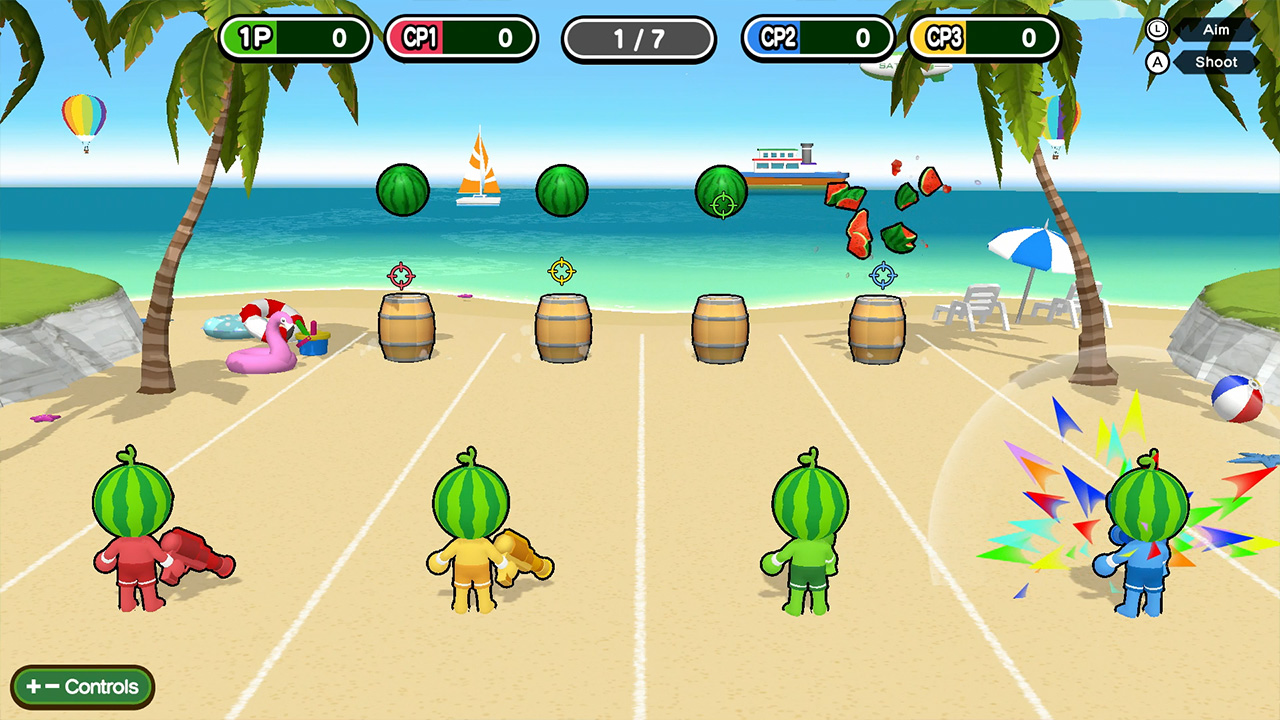Click the A button Shoot icon
Viewport: 1280px width, 720px height.
pyautogui.click(x=1157, y=62)
